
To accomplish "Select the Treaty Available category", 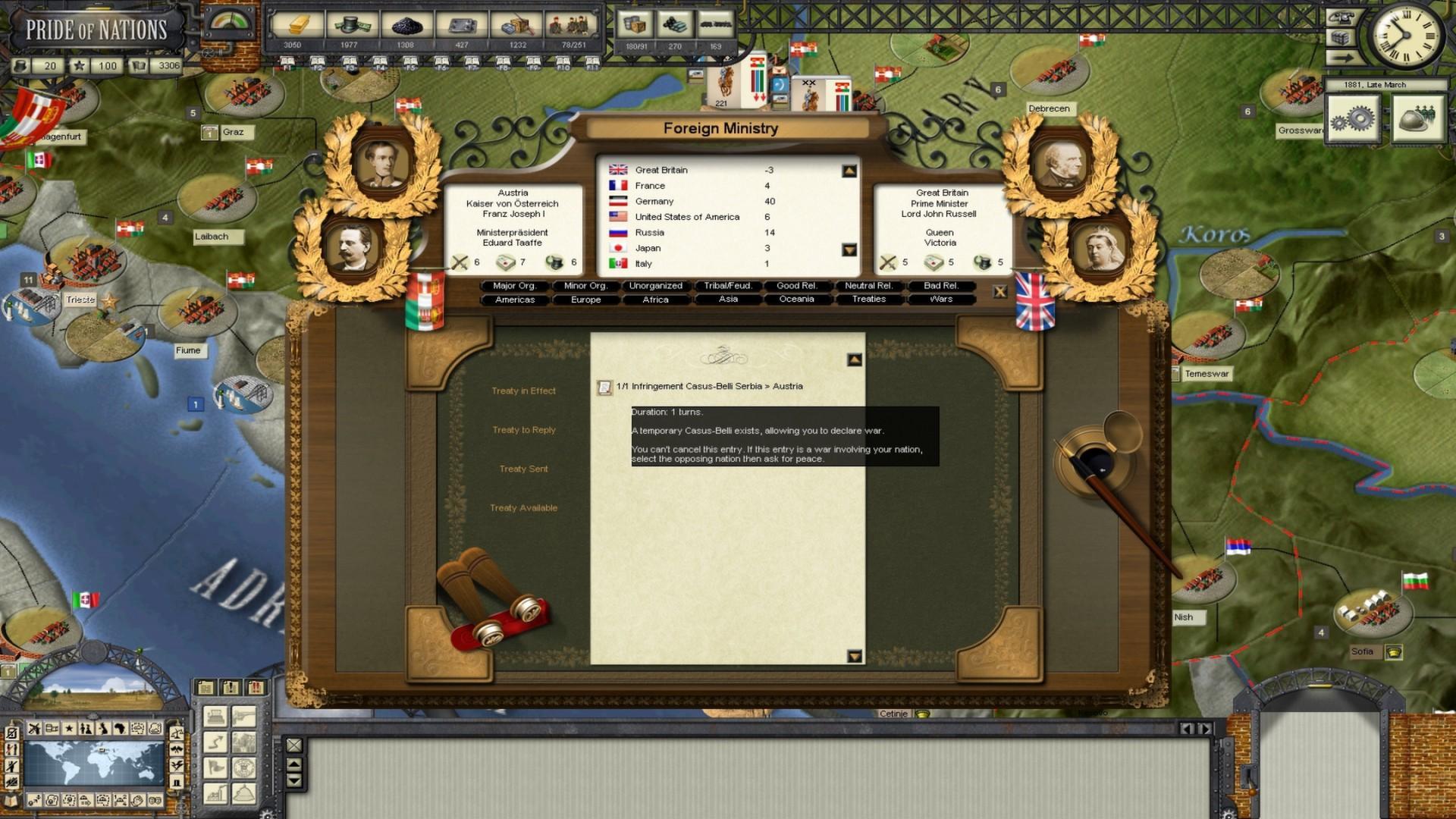I will [x=523, y=508].
